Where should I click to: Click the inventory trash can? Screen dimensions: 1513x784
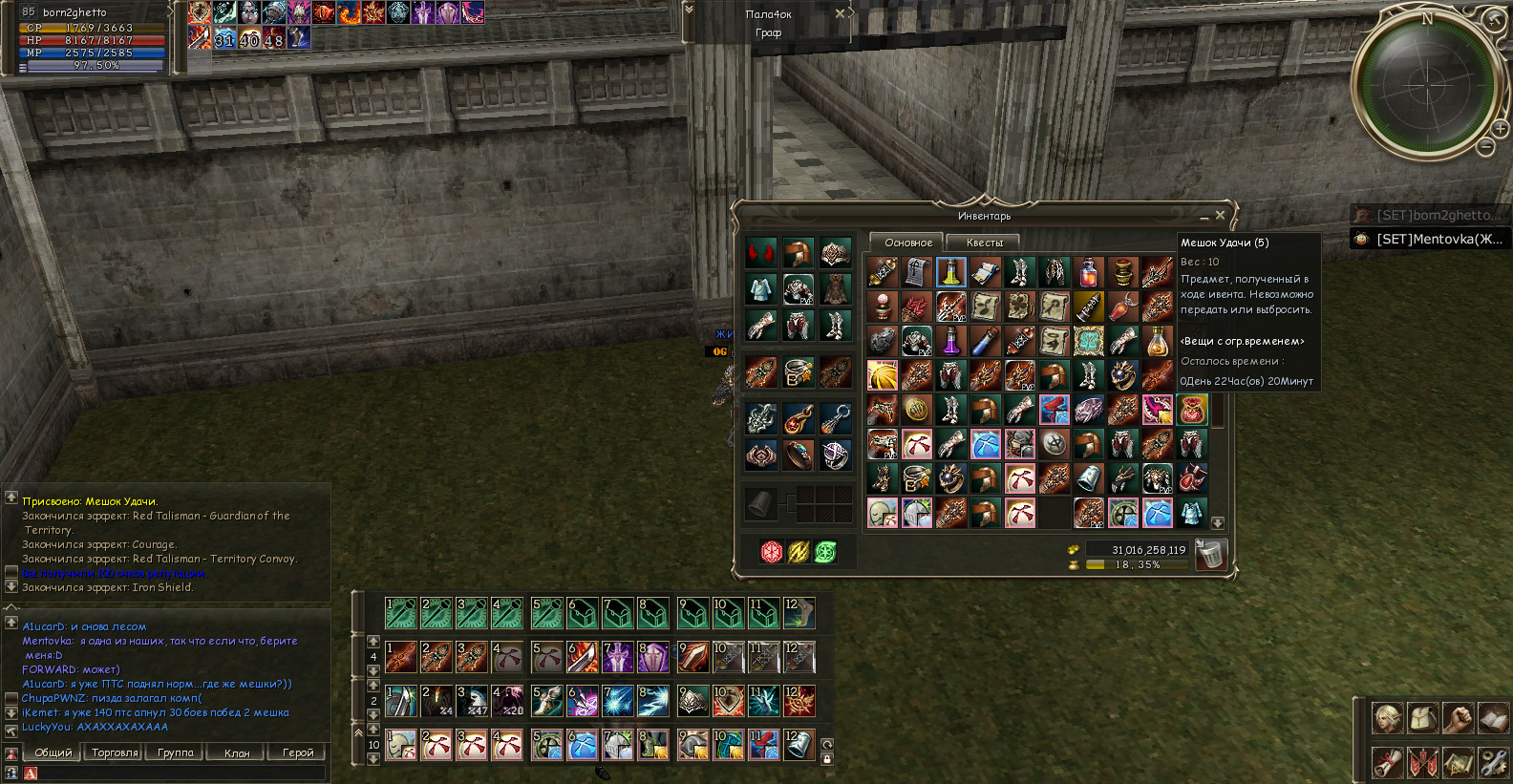(1210, 555)
